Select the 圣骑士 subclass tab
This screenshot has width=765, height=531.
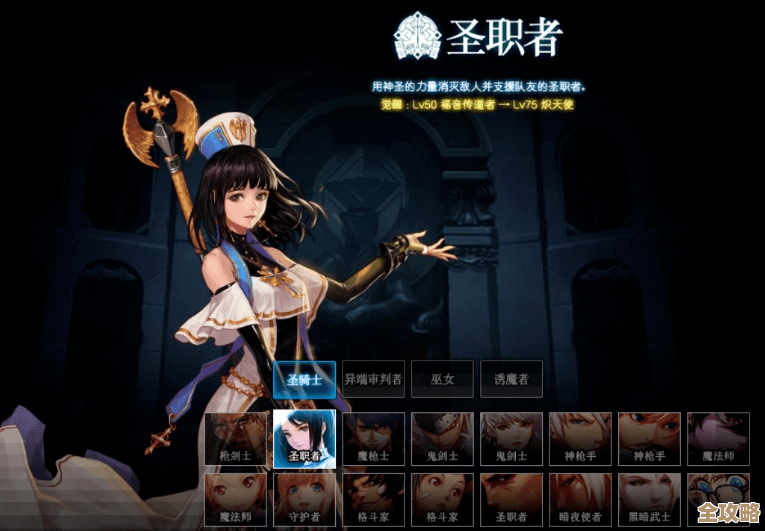click(x=304, y=379)
